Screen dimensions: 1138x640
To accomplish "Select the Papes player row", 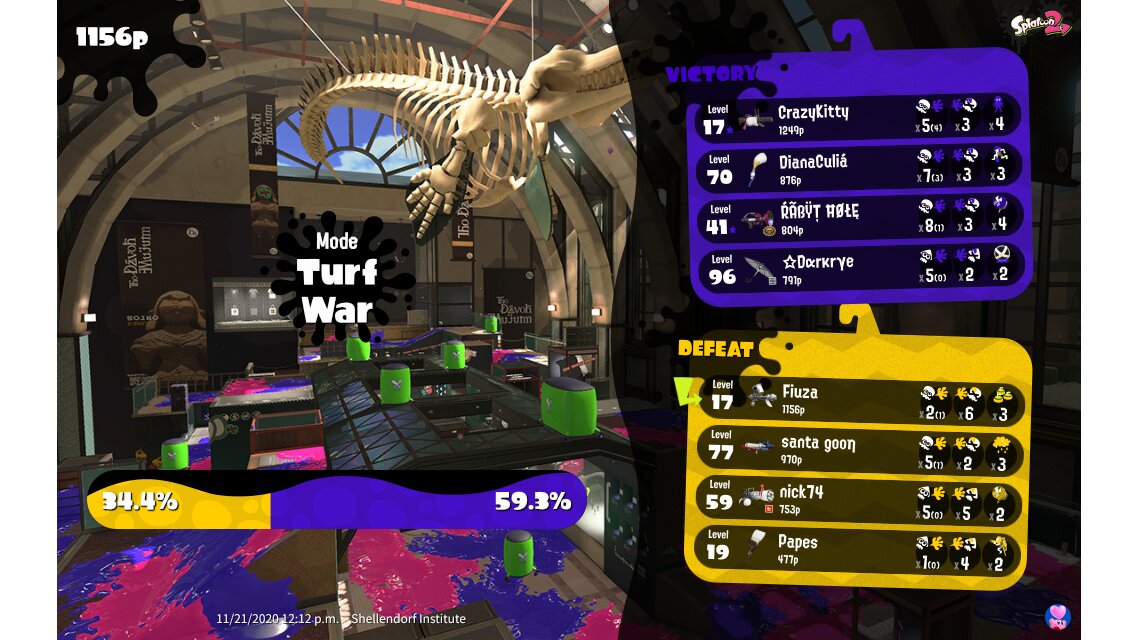I will [x=858, y=549].
